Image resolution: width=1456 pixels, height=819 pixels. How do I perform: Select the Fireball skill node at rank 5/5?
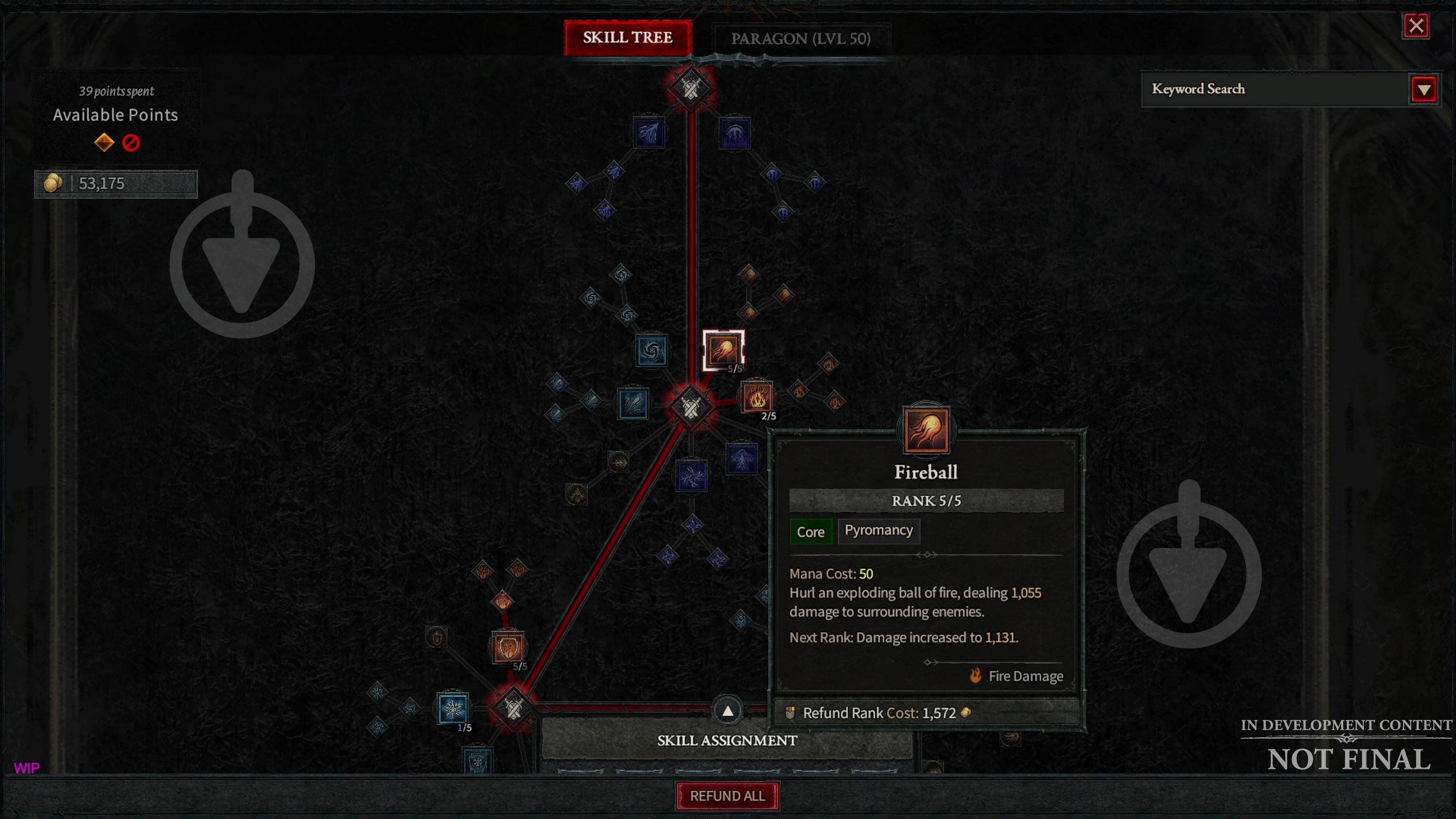click(x=723, y=350)
